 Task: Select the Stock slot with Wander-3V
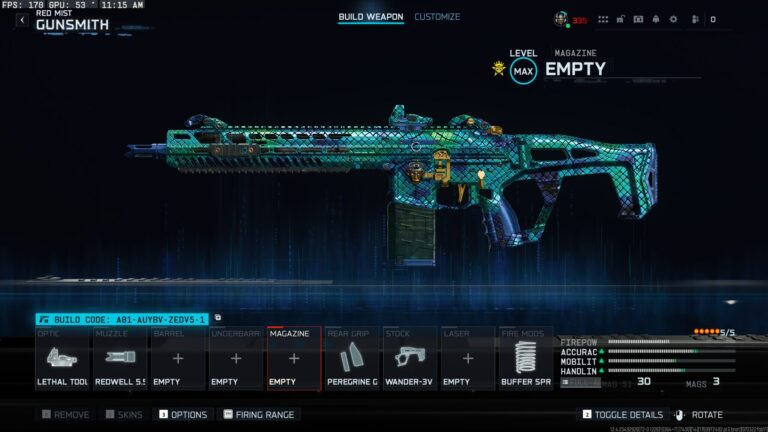(410, 358)
